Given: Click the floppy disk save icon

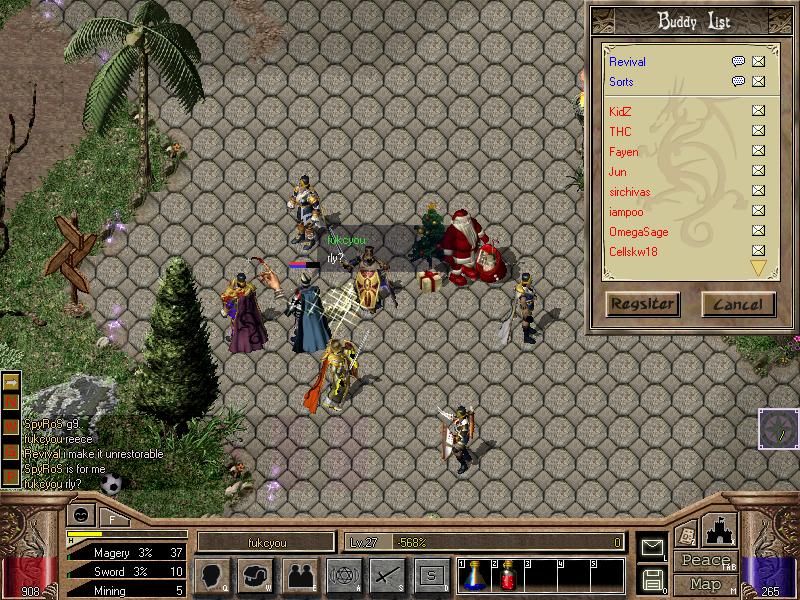Looking at the screenshot, I should [x=652, y=579].
